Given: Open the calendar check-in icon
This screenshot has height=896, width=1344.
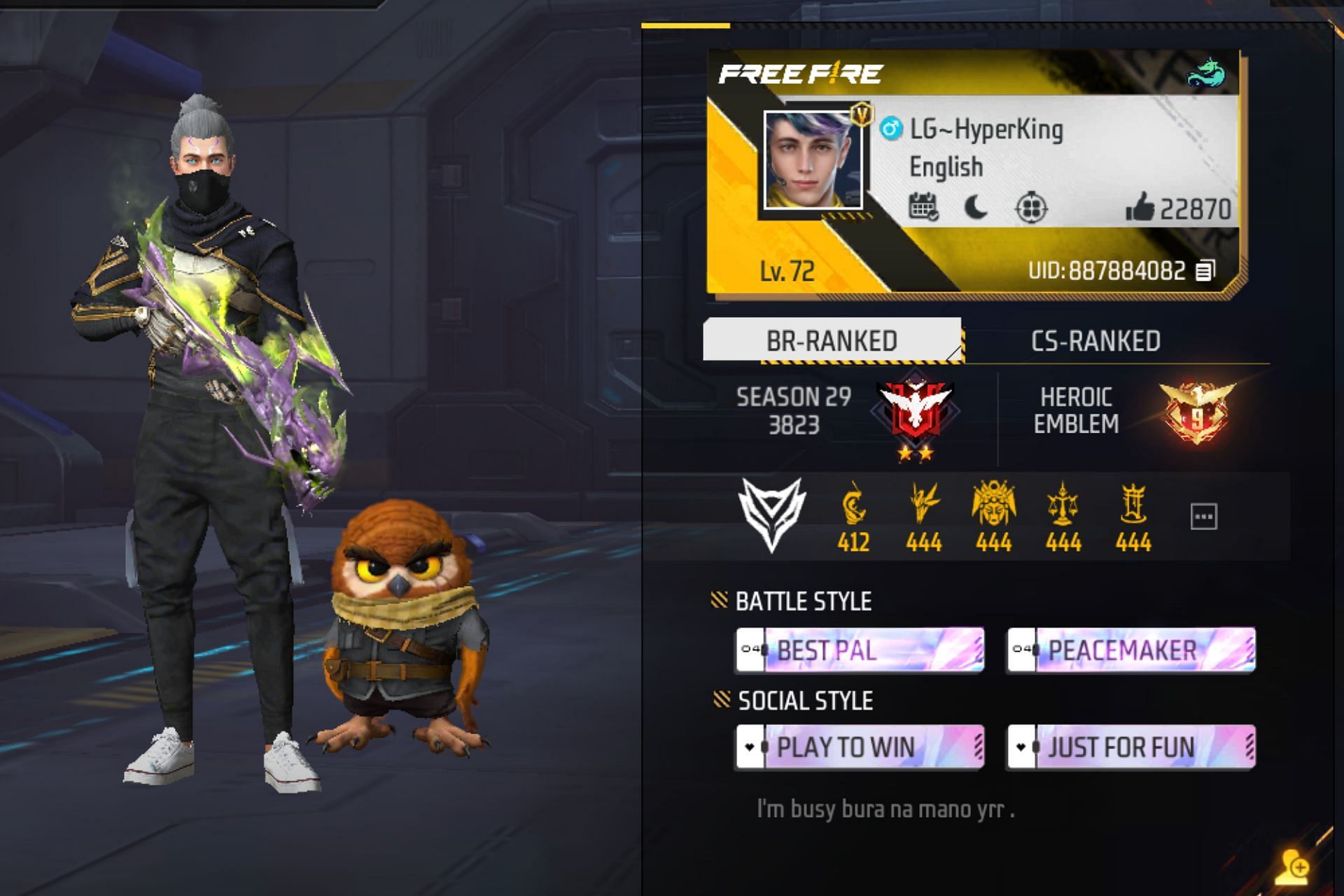Looking at the screenshot, I should point(925,208).
